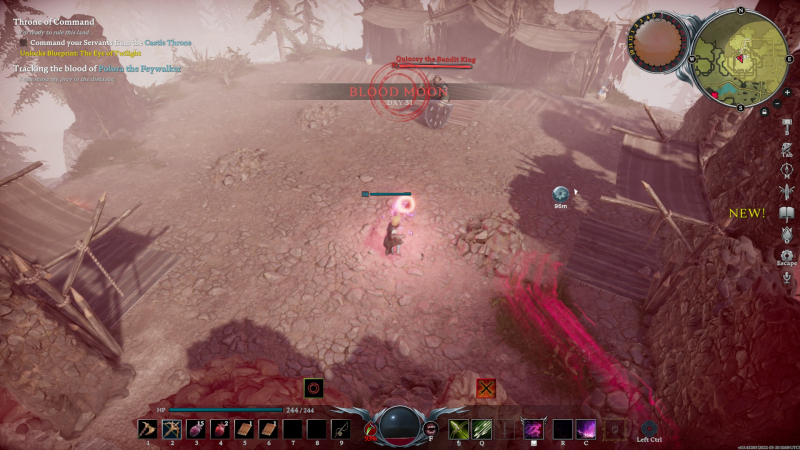This screenshot has height=450, width=800.
Task: Open the Escape gear menu
Action: coord(788,257)
